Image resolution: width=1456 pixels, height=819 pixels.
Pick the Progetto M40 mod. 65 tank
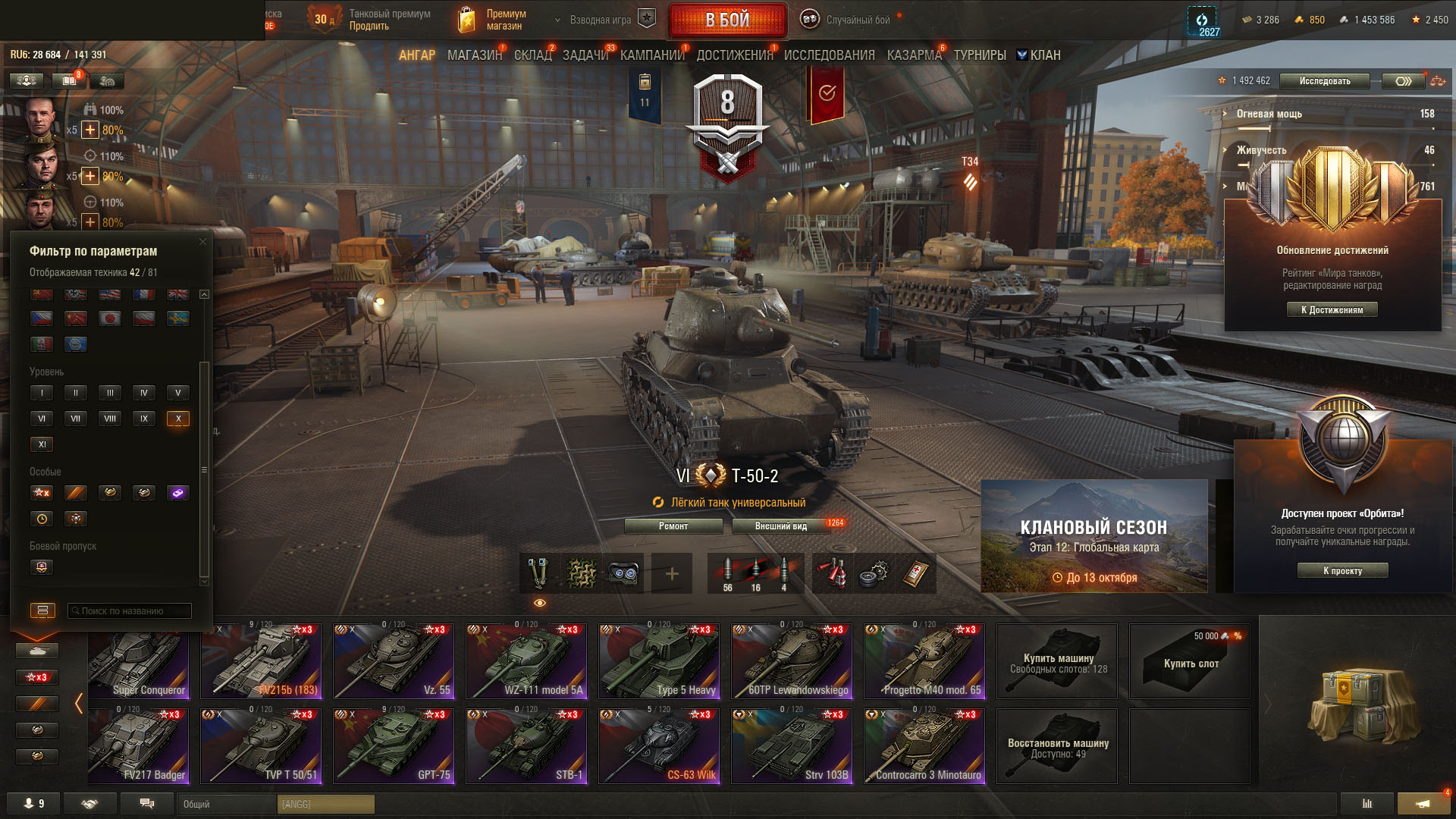point(924,661)
